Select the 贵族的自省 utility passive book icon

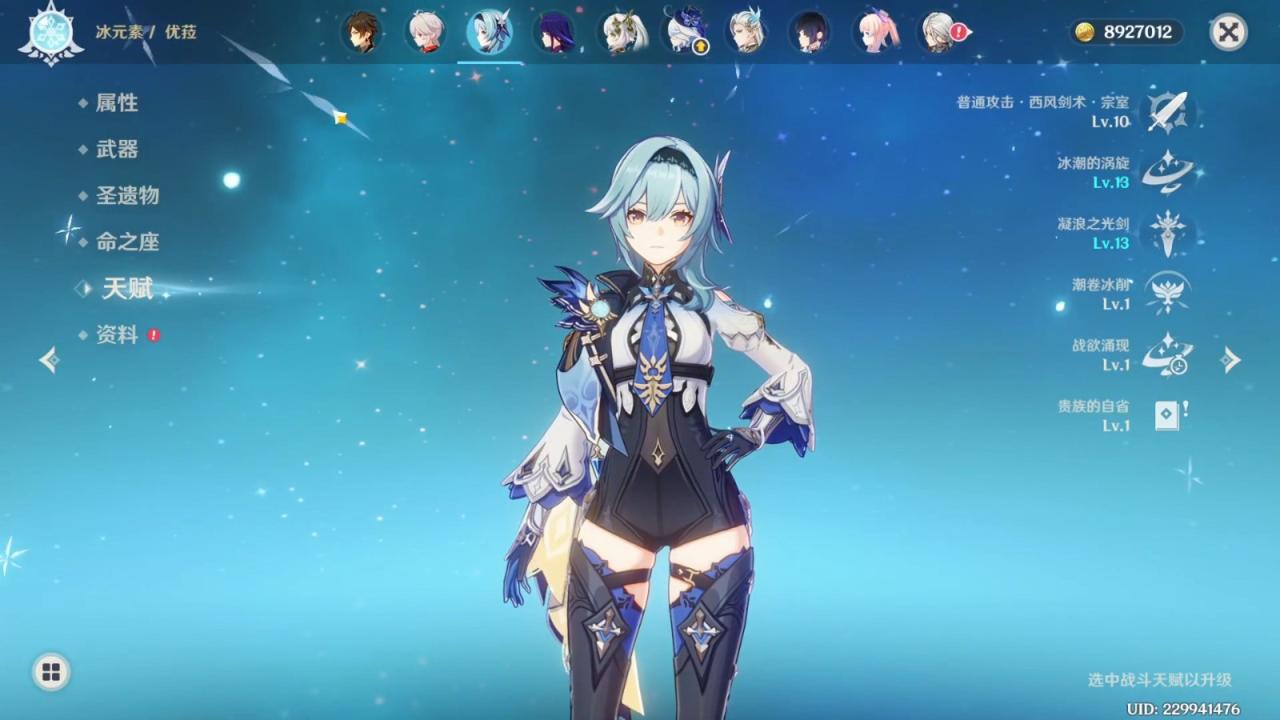coord(1165,412)
